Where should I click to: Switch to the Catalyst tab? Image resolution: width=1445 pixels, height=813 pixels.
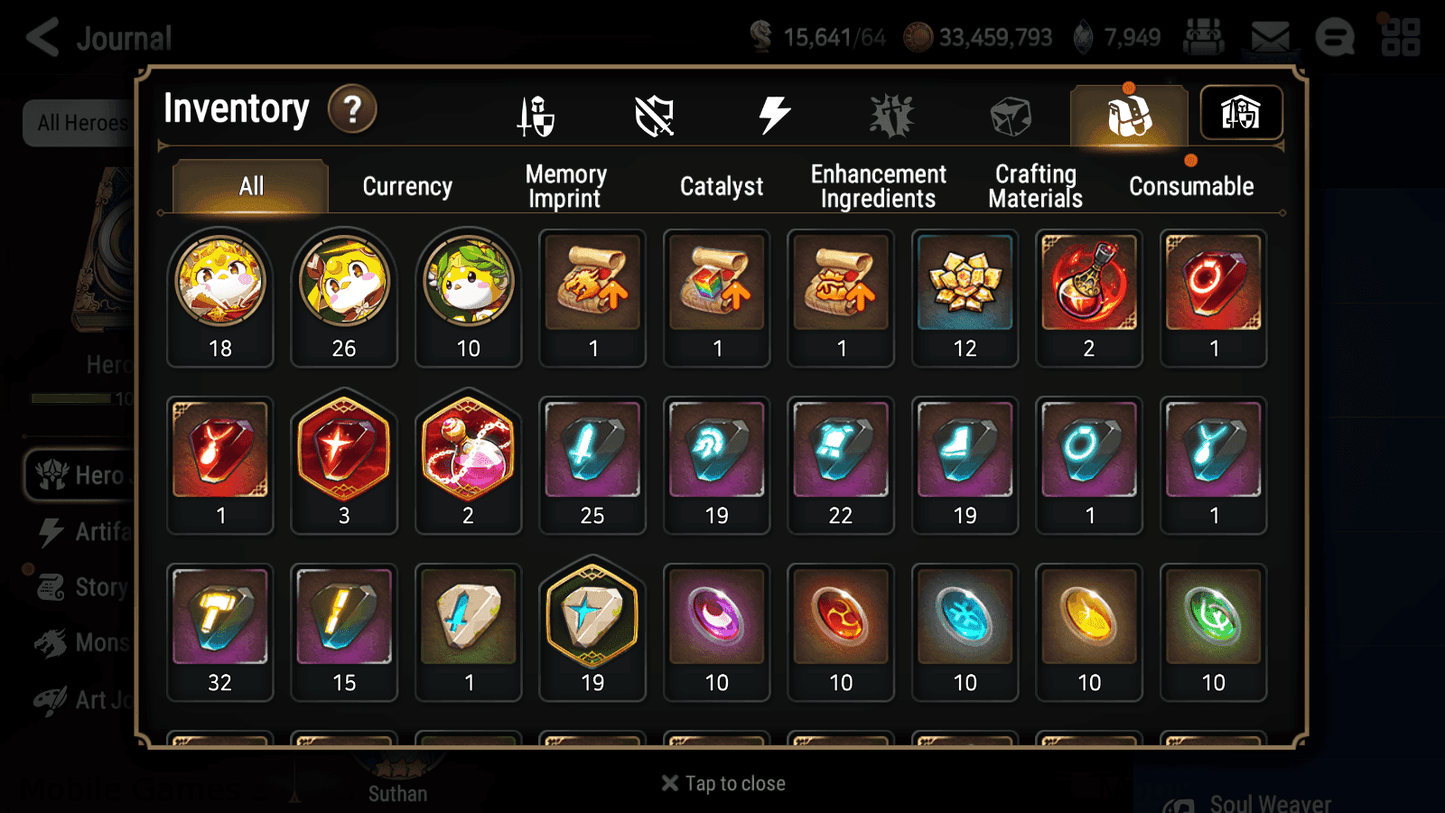pos(722,186)
